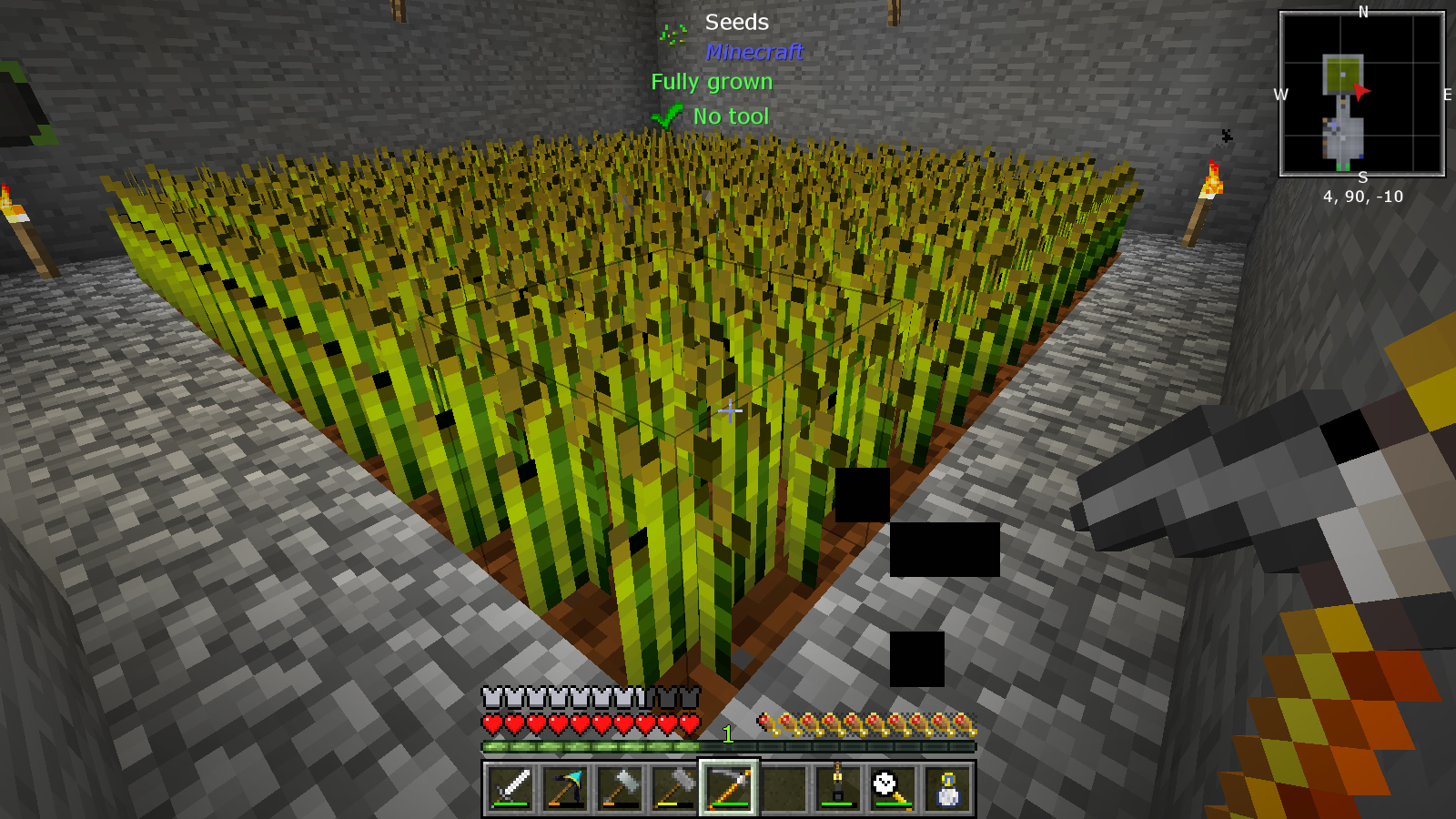Click the S compass marker below the minimap
This screenshot has width=1456, height=819.
click(1361, 178)
